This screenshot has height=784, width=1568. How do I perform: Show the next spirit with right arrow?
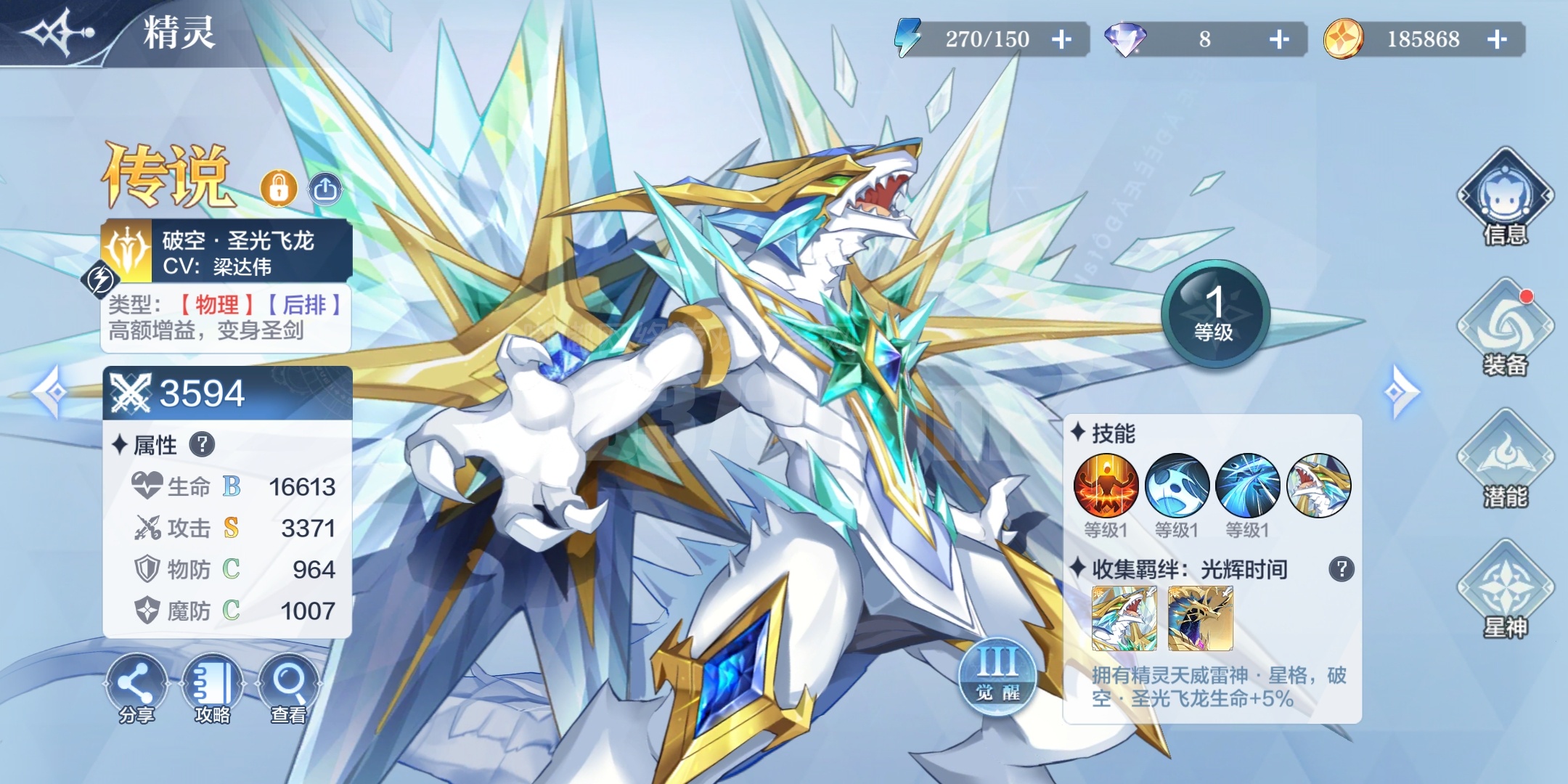[1399, 392]
